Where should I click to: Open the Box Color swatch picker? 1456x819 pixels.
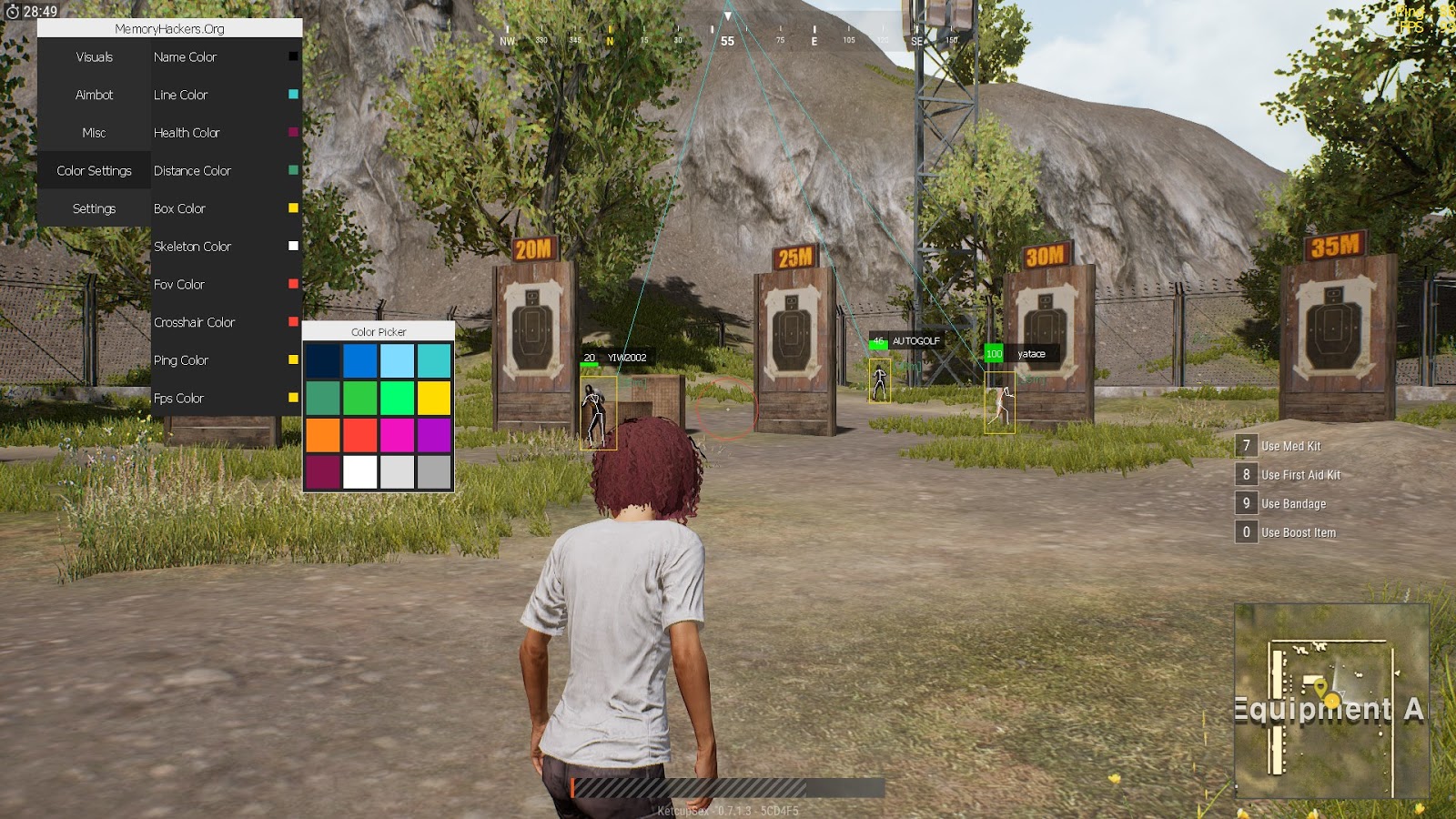tap(291, 208)
